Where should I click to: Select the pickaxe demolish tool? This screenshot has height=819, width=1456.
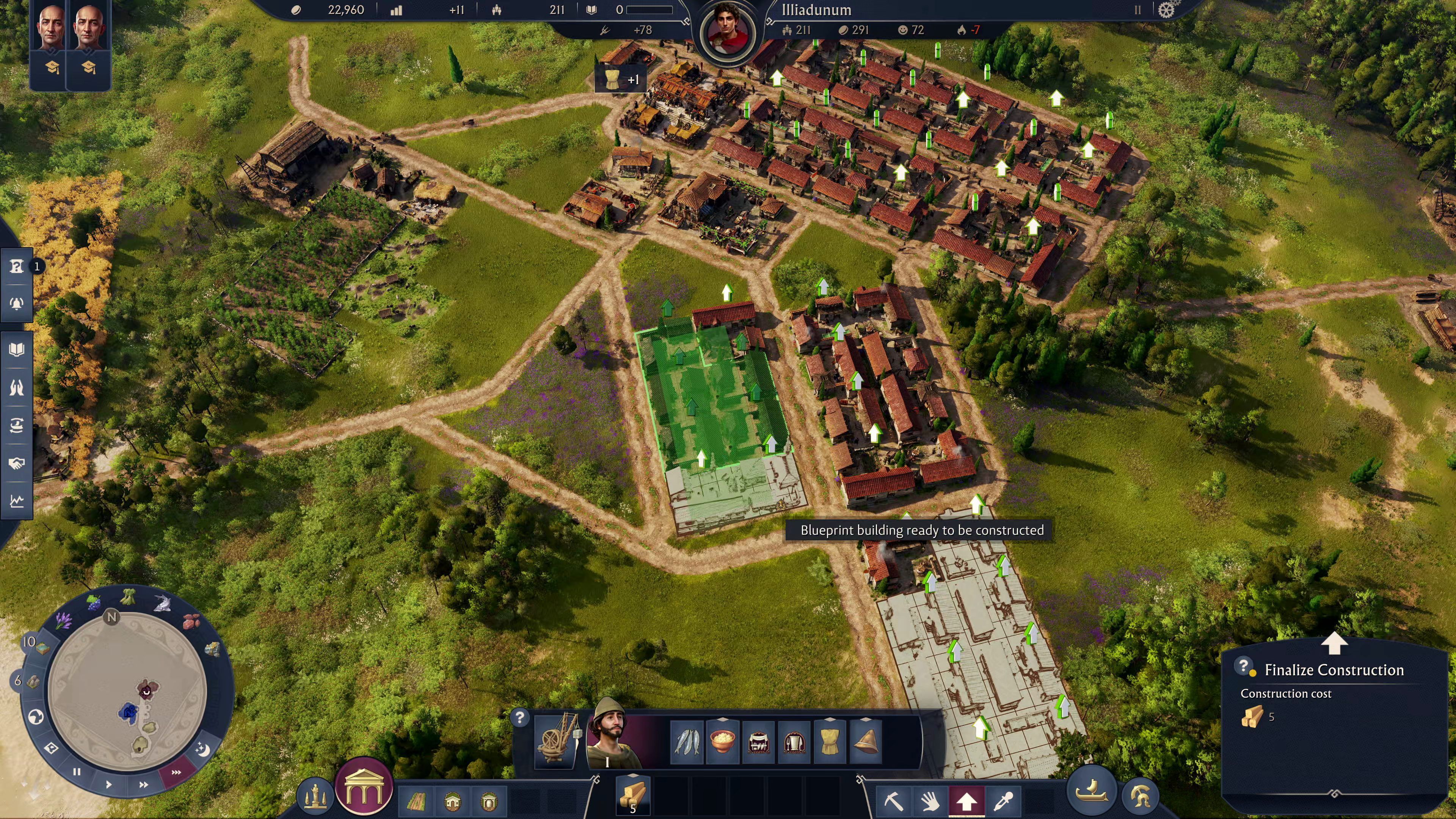(x=893, y=801)
